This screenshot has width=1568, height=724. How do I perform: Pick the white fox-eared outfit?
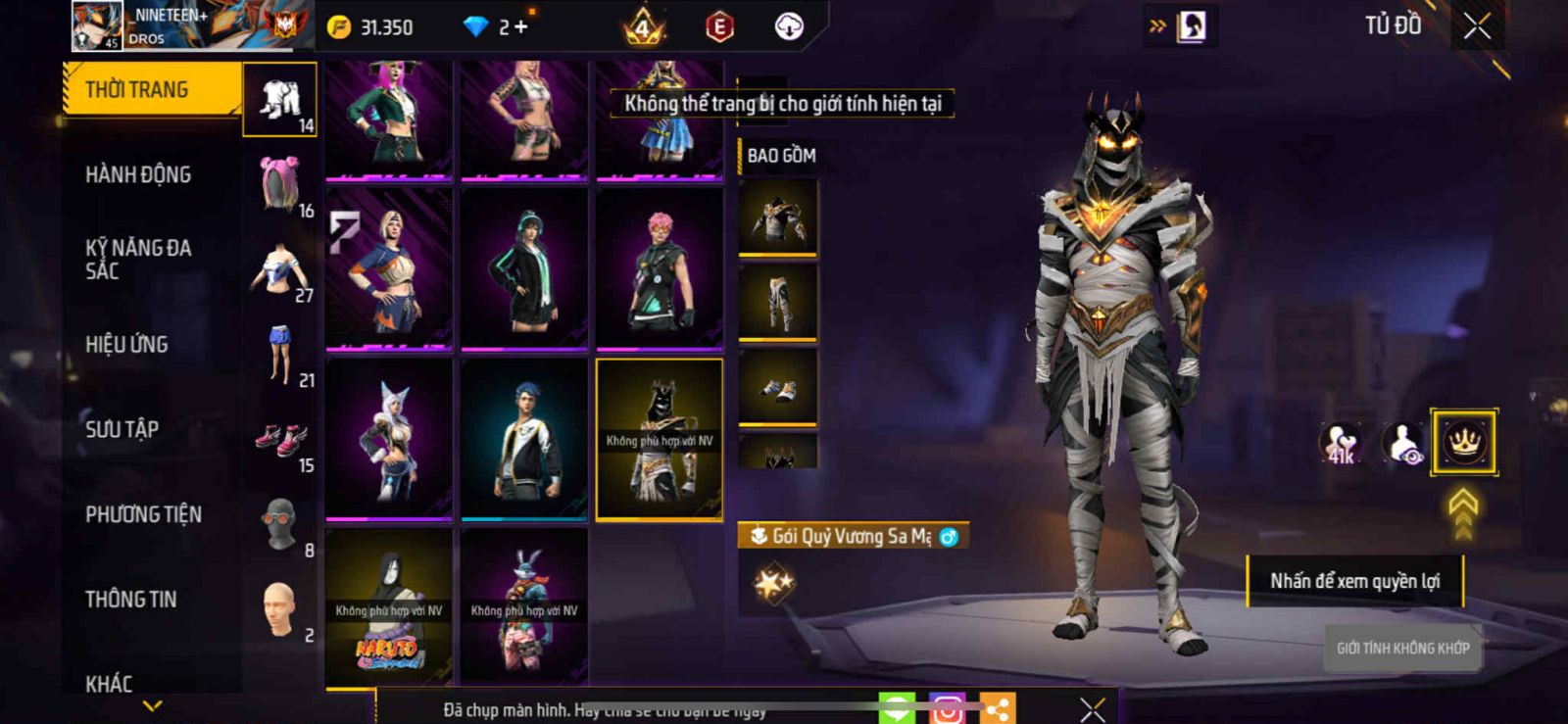389,438
